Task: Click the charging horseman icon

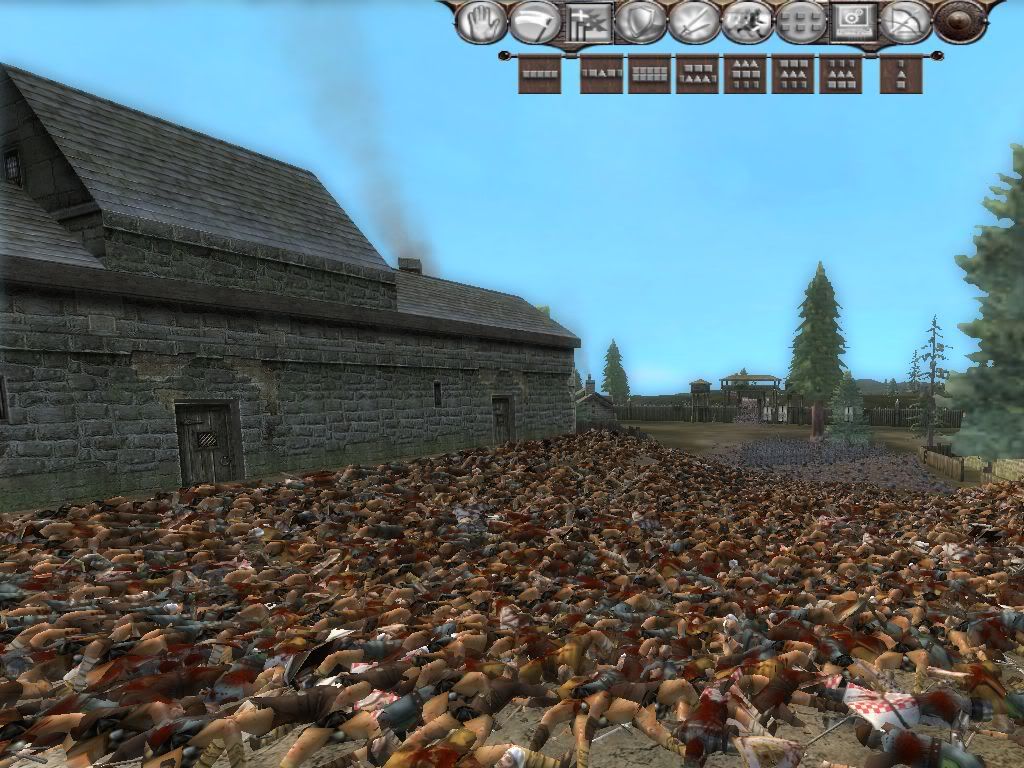Action: (x=747, y=22)
